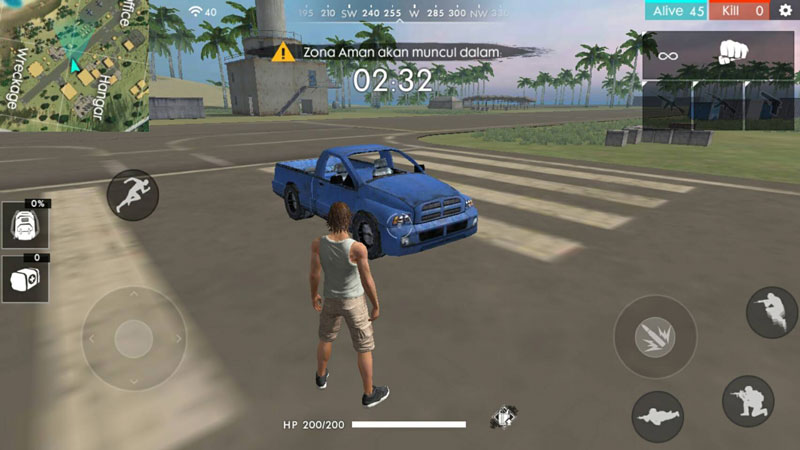Viewport: 800px width, 450px height.
Task: Toggle the crouch stance button
Action: 748,401
